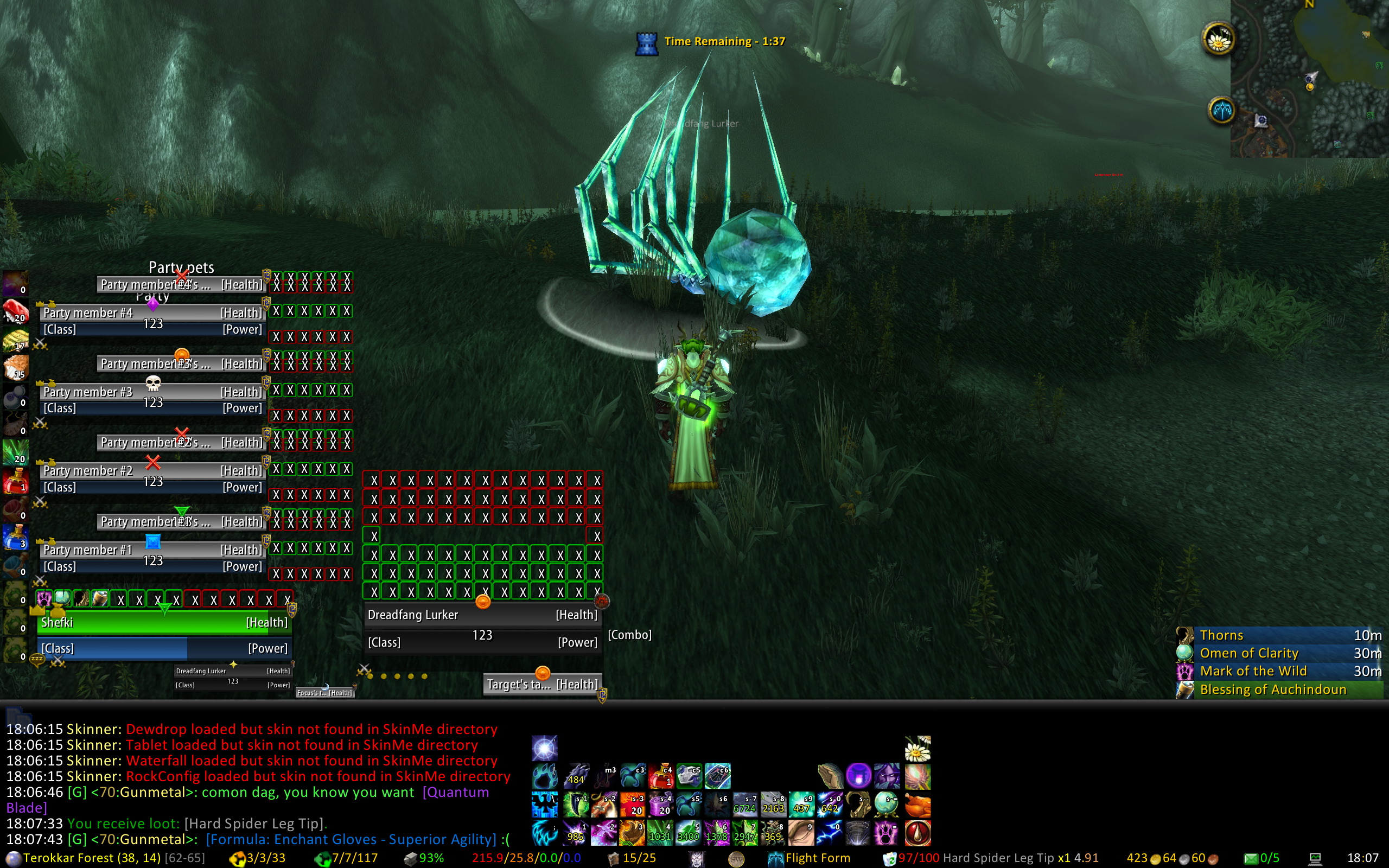Viewport: 1389px width, 868px height.
Task: Open the minimap view
Action: click(1310, 78)
